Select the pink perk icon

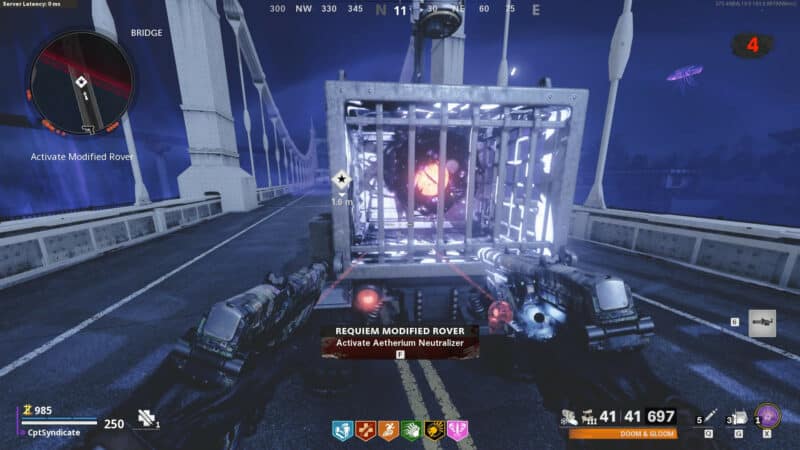457,430
